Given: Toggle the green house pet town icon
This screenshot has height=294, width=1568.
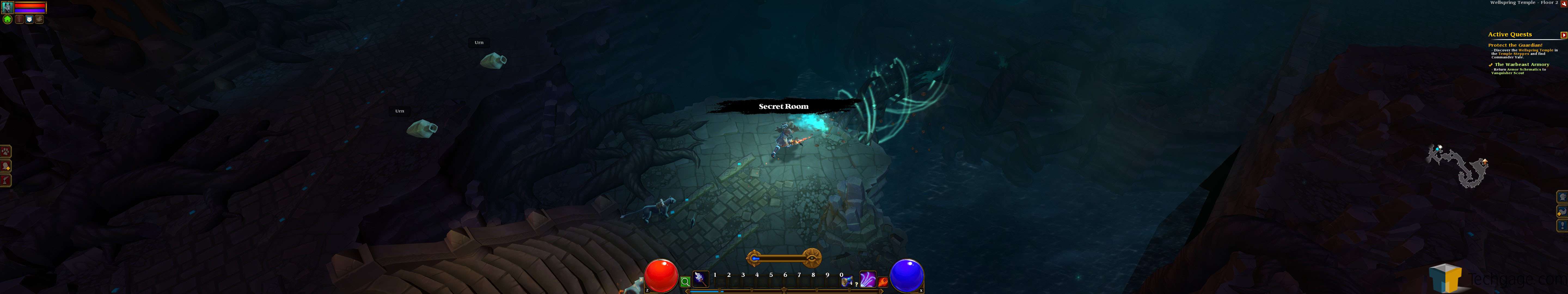Looking at the screenshot, I should 7,20.
